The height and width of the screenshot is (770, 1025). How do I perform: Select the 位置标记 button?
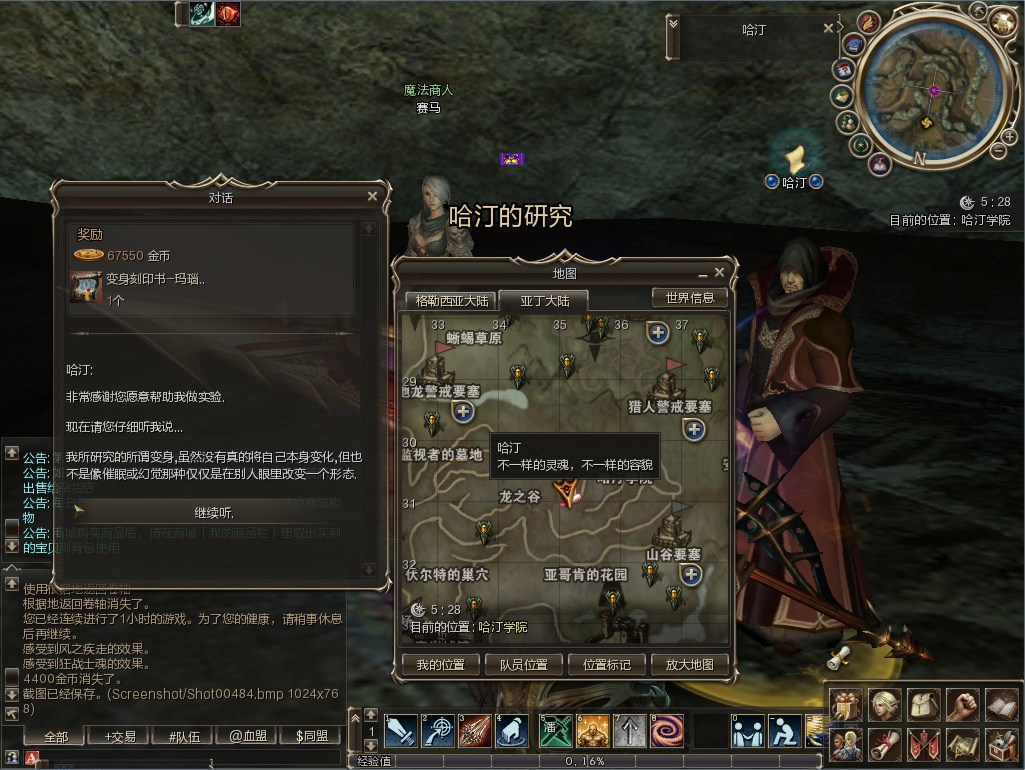606,665
